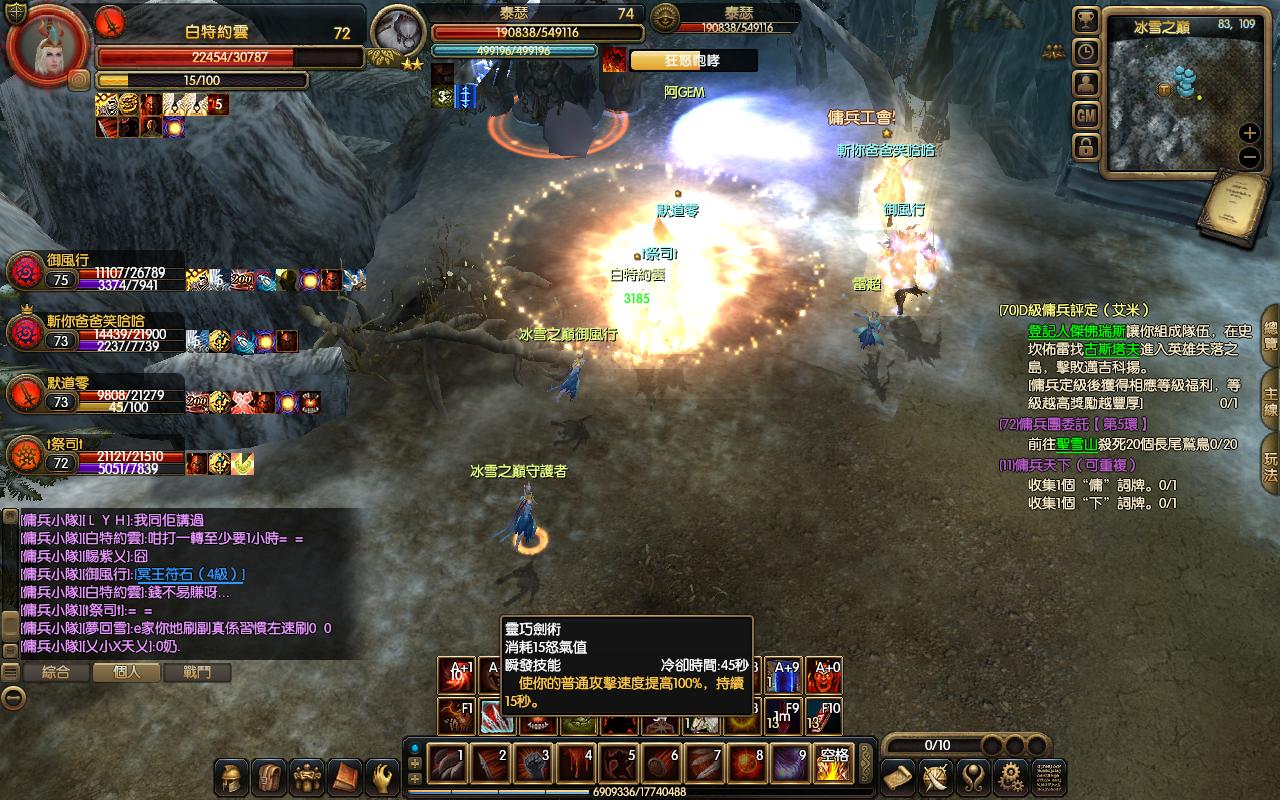Open the helmet character menu icon

coord(233,777)
